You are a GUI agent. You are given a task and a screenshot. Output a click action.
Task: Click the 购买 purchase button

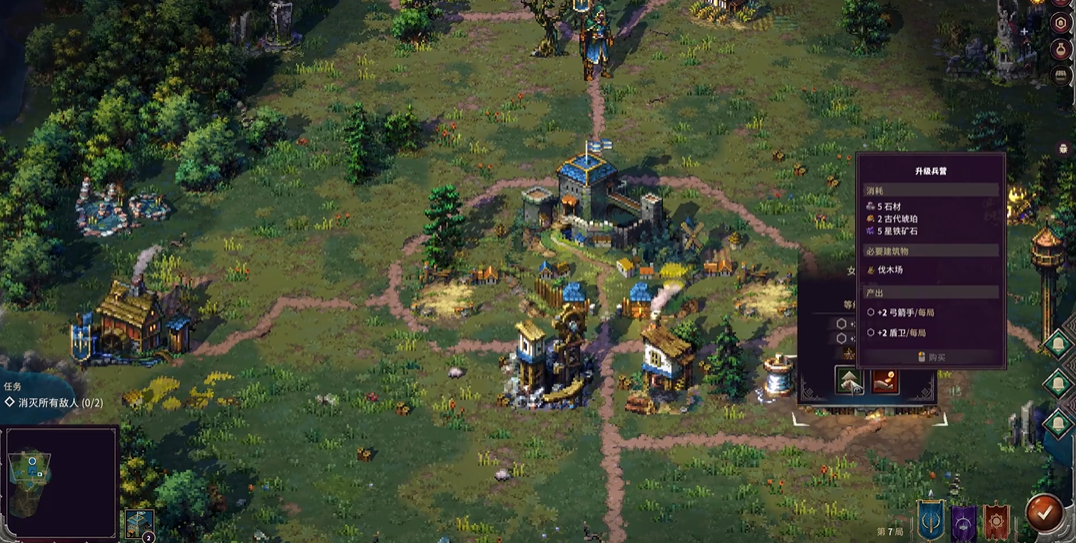(931, 357)
